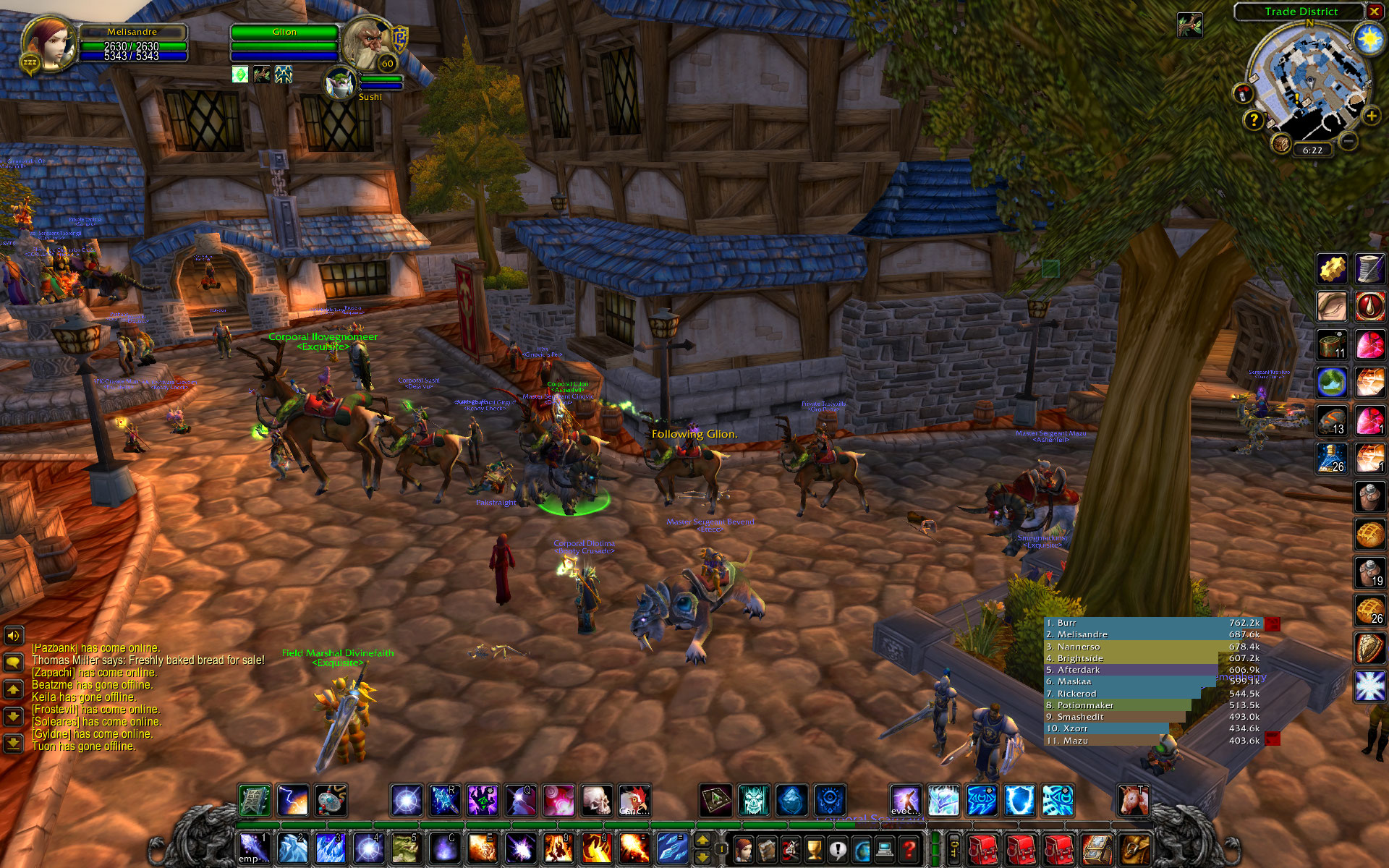The width and height of the screenshot is (1389, 868).
Task: Open the chat speech bubble menu
Action: pos(13,662)
